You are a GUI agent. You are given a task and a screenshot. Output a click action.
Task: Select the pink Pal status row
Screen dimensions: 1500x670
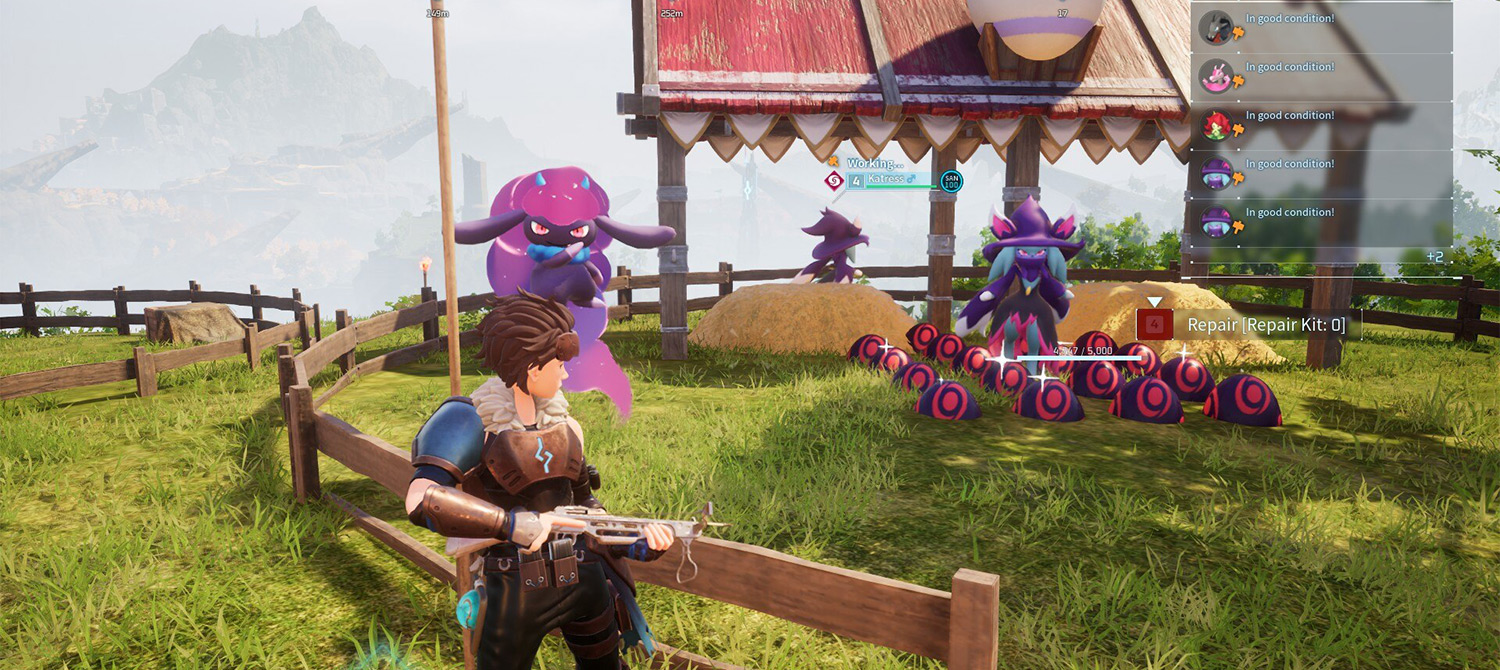click(1320, 76)
